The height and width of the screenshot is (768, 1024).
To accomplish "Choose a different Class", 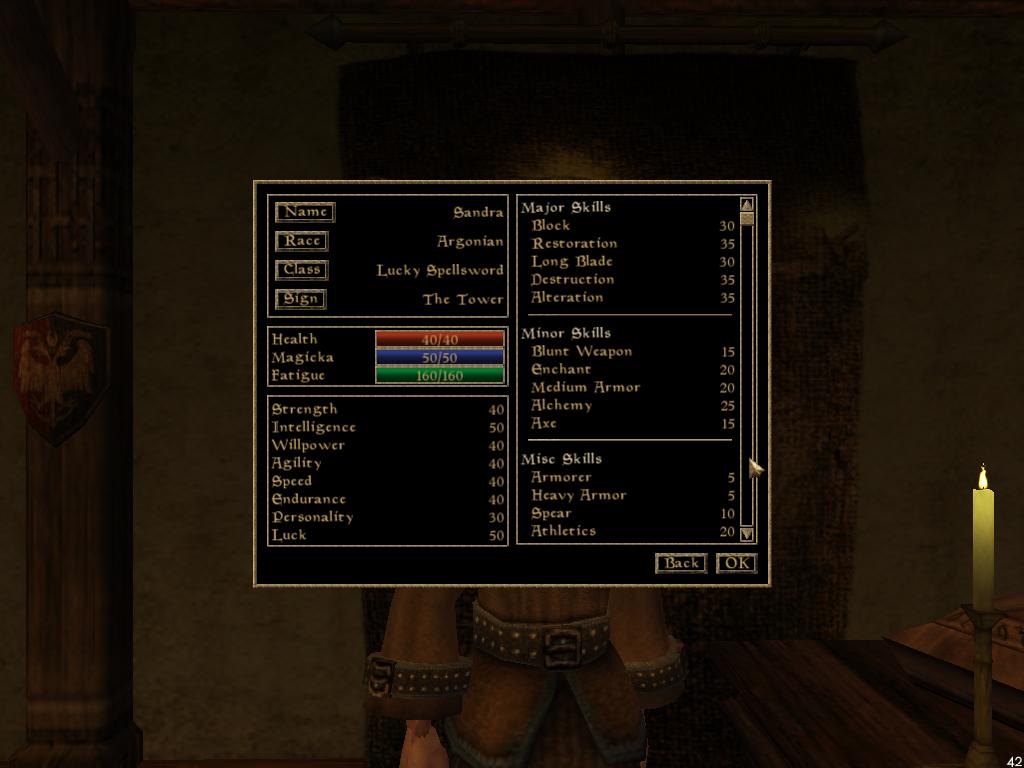I will (301, 270).
